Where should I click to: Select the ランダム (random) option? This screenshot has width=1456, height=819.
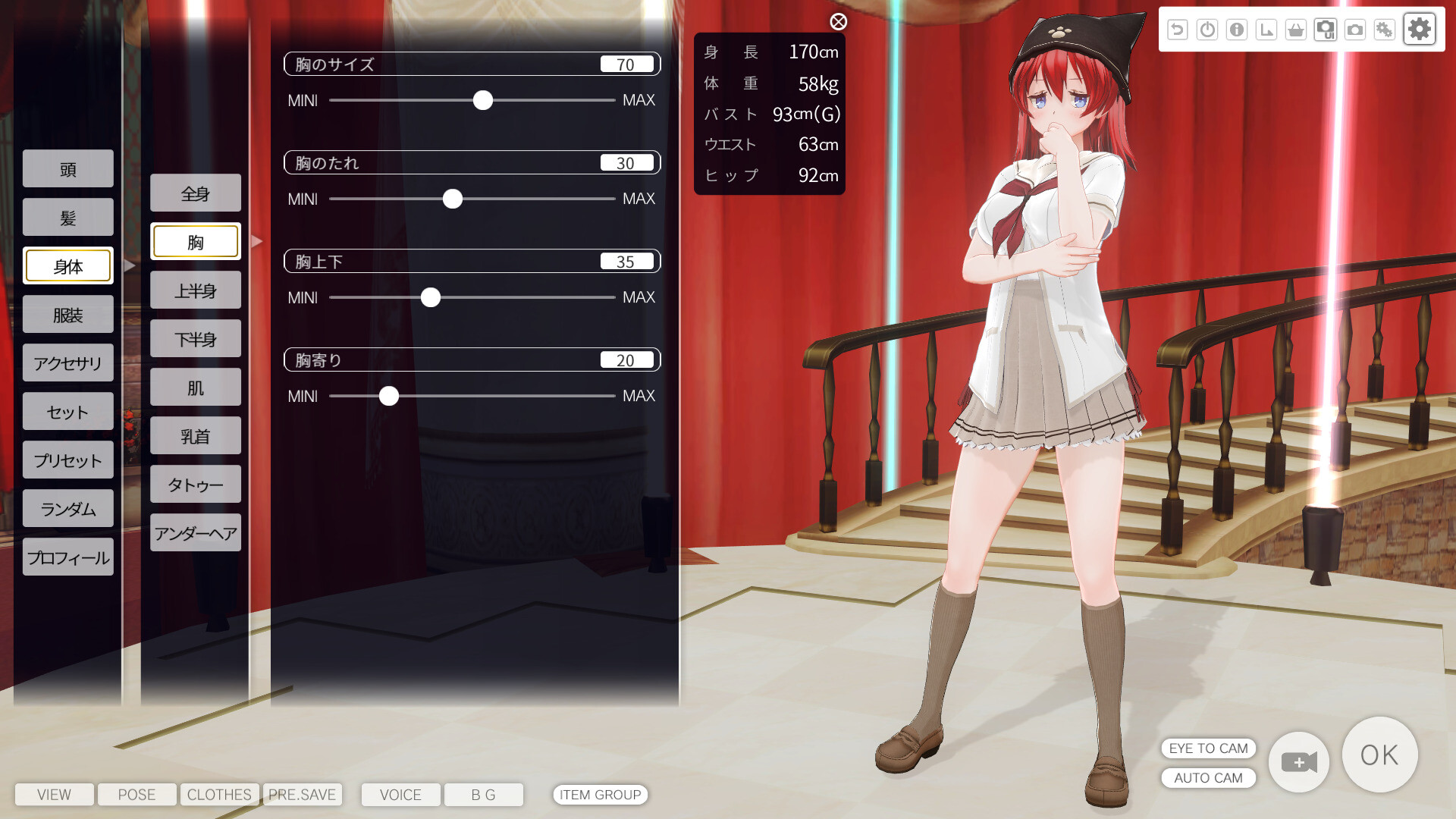[x=68, y=509]
